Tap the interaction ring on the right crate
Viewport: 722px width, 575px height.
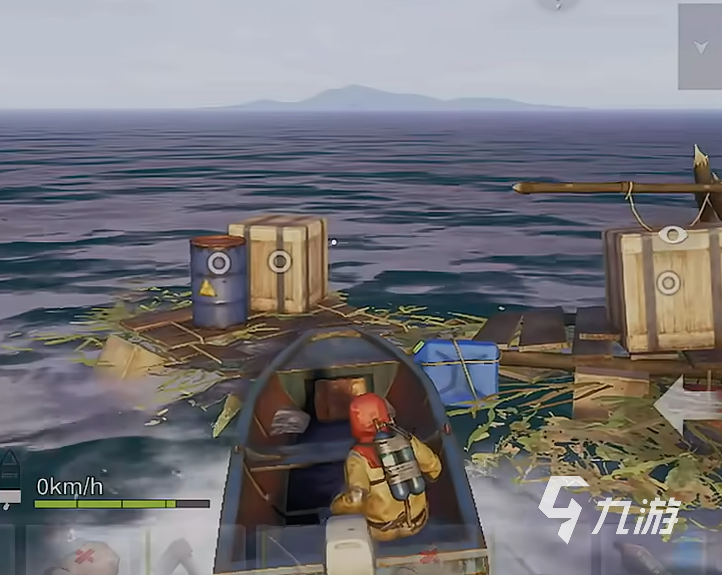point(669,283)
